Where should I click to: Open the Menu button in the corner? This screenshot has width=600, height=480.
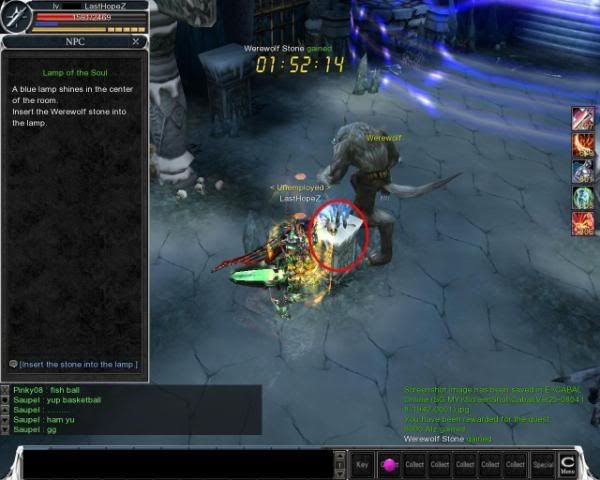tap(568, 463)
